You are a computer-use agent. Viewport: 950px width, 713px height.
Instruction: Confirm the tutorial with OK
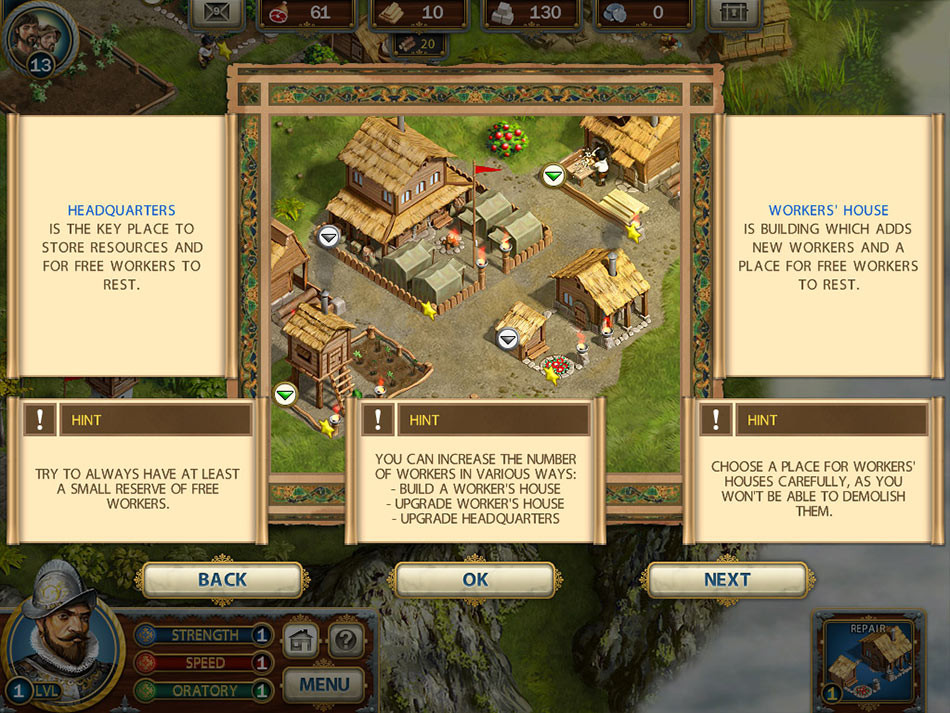(x=475, y=580)
